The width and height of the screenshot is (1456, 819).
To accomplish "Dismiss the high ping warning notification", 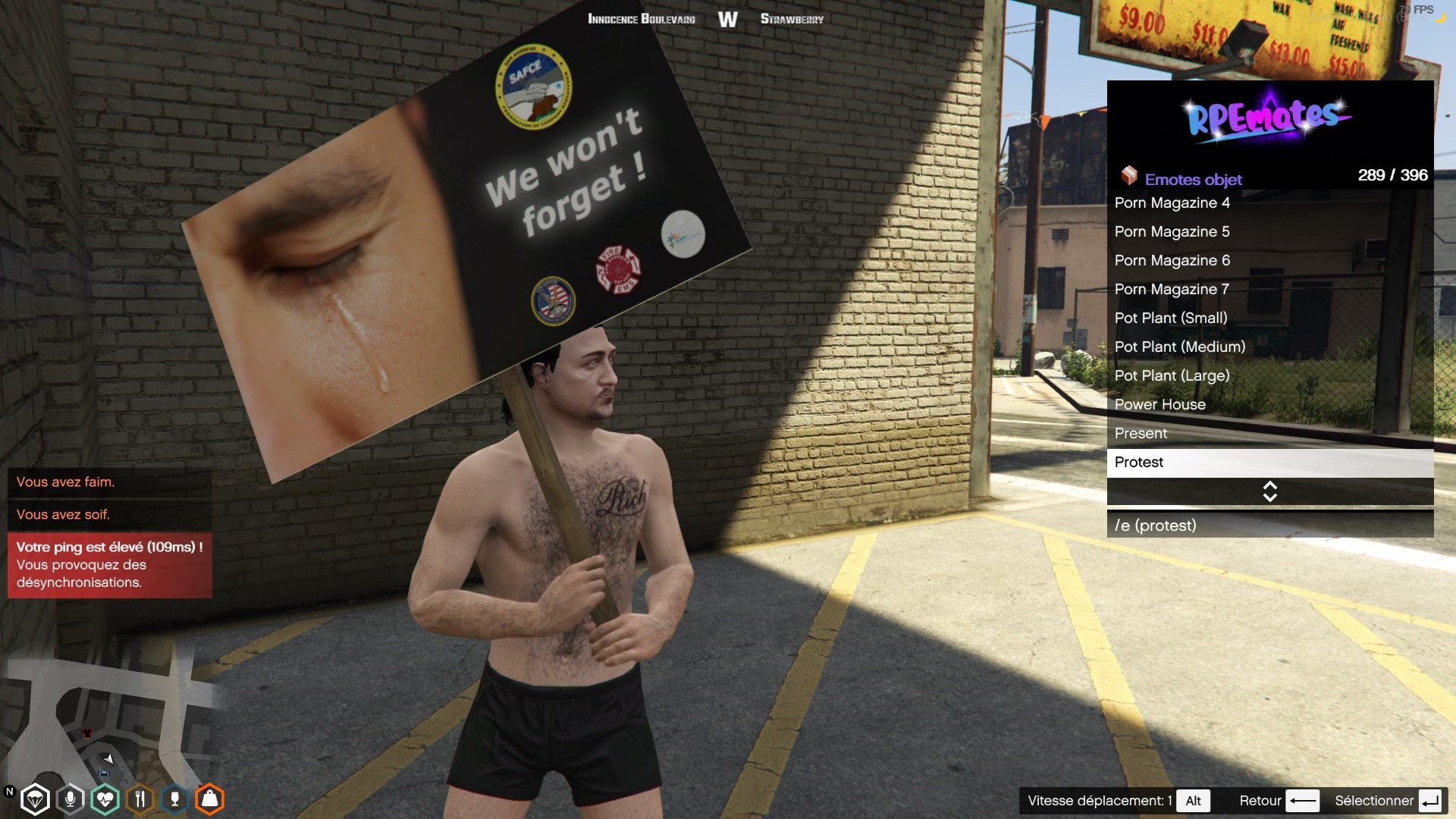I will (109, 565).
